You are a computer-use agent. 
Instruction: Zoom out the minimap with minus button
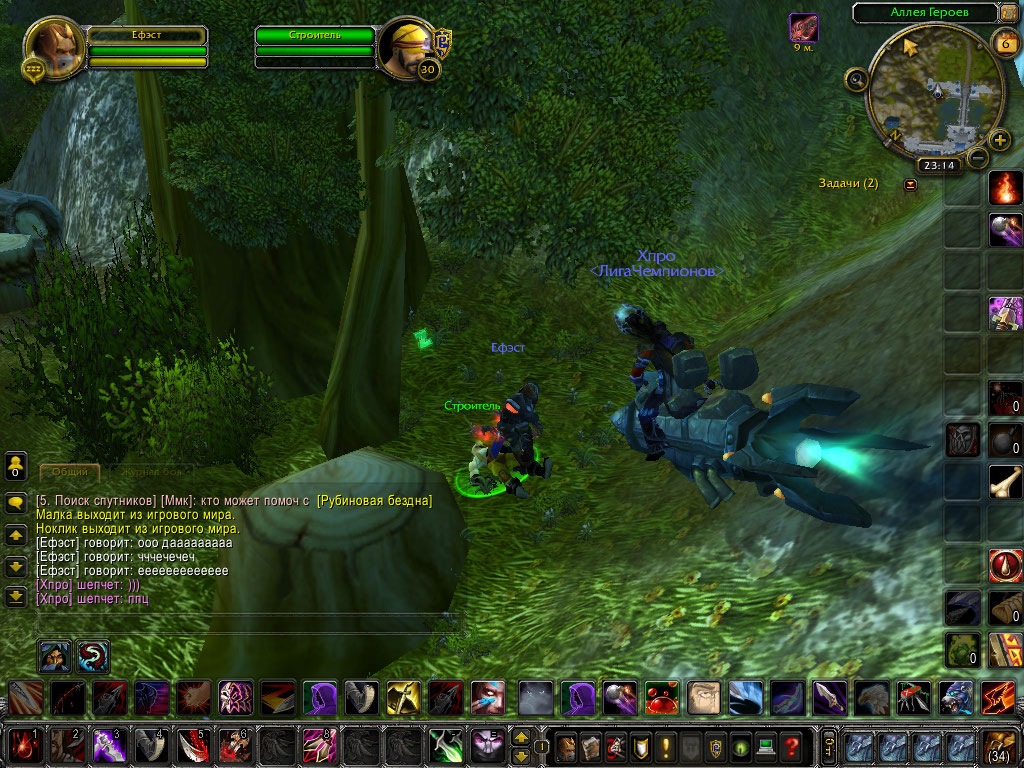click(978, 157)
